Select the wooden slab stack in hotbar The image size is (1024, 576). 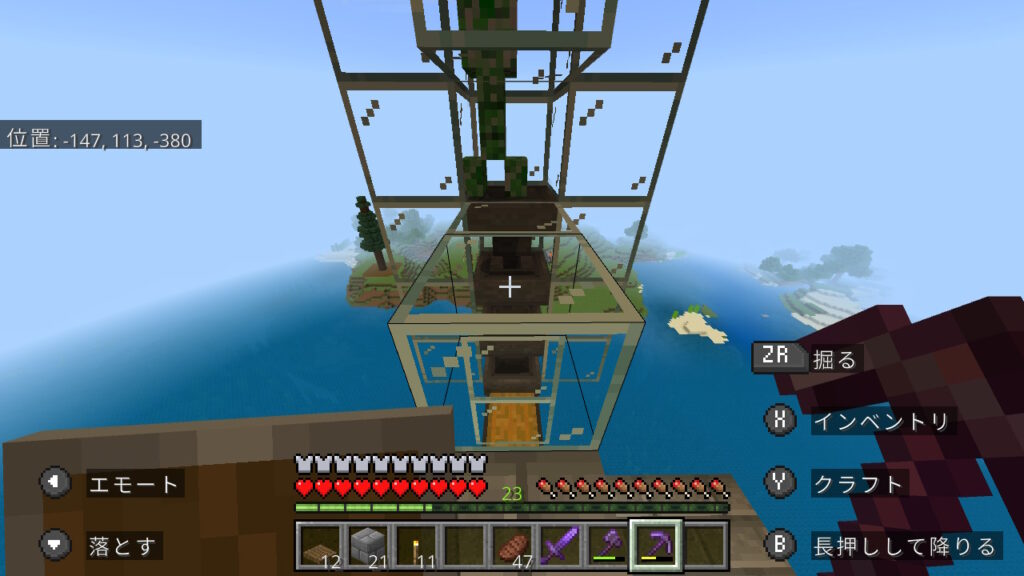[x=320, y=544]
